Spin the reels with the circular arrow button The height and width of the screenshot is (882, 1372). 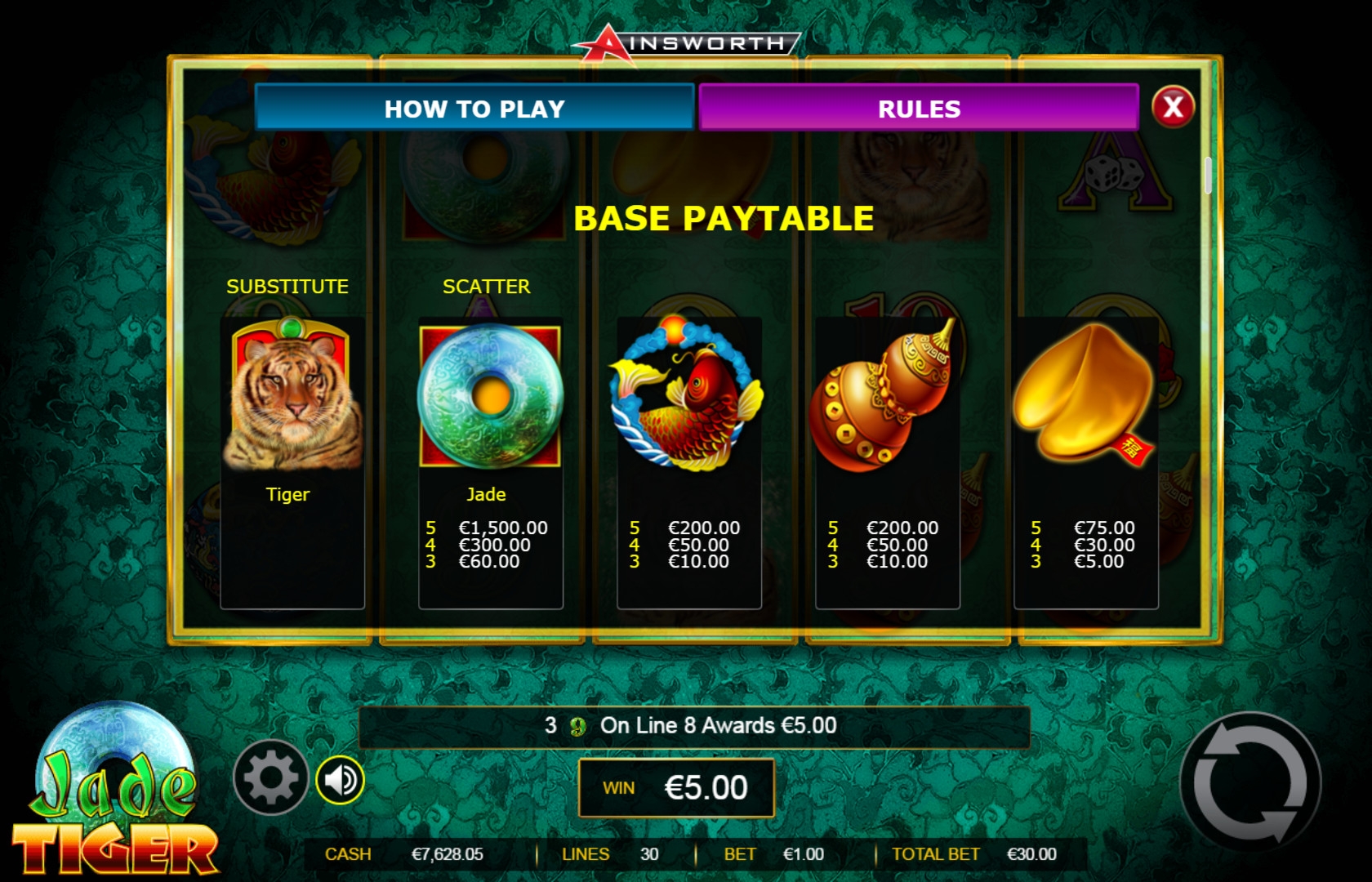(x=1249, y=782)
